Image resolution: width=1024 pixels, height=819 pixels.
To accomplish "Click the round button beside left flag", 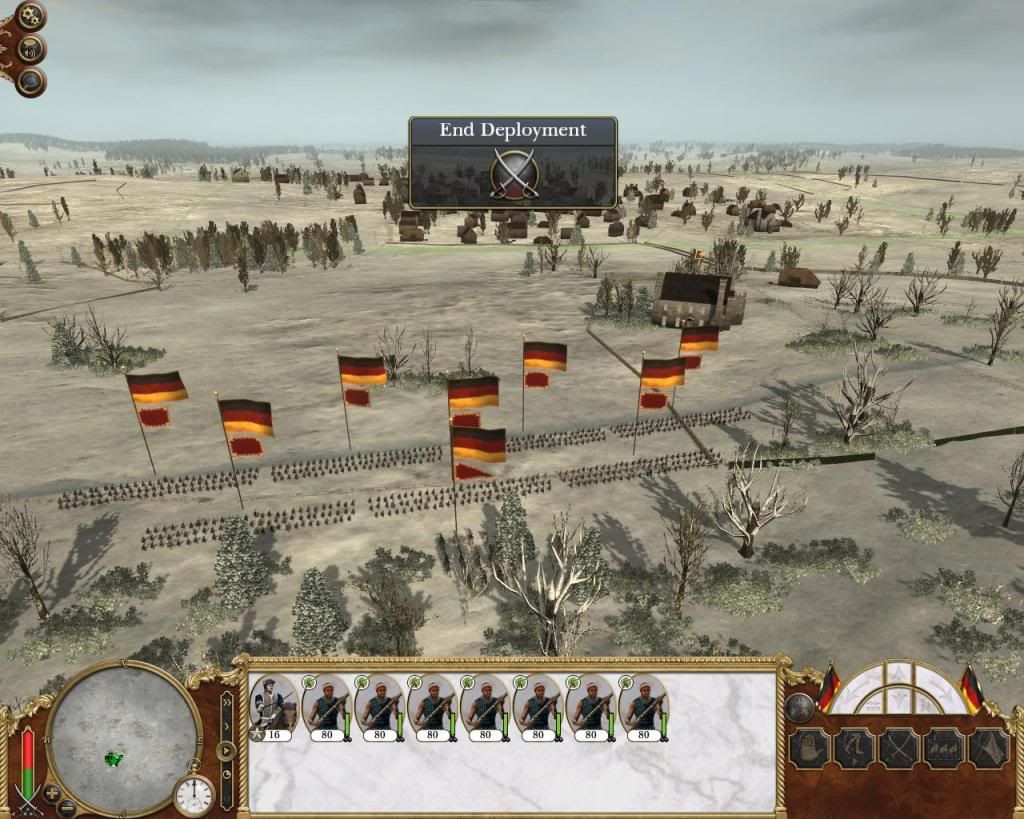I will (798, 707).
